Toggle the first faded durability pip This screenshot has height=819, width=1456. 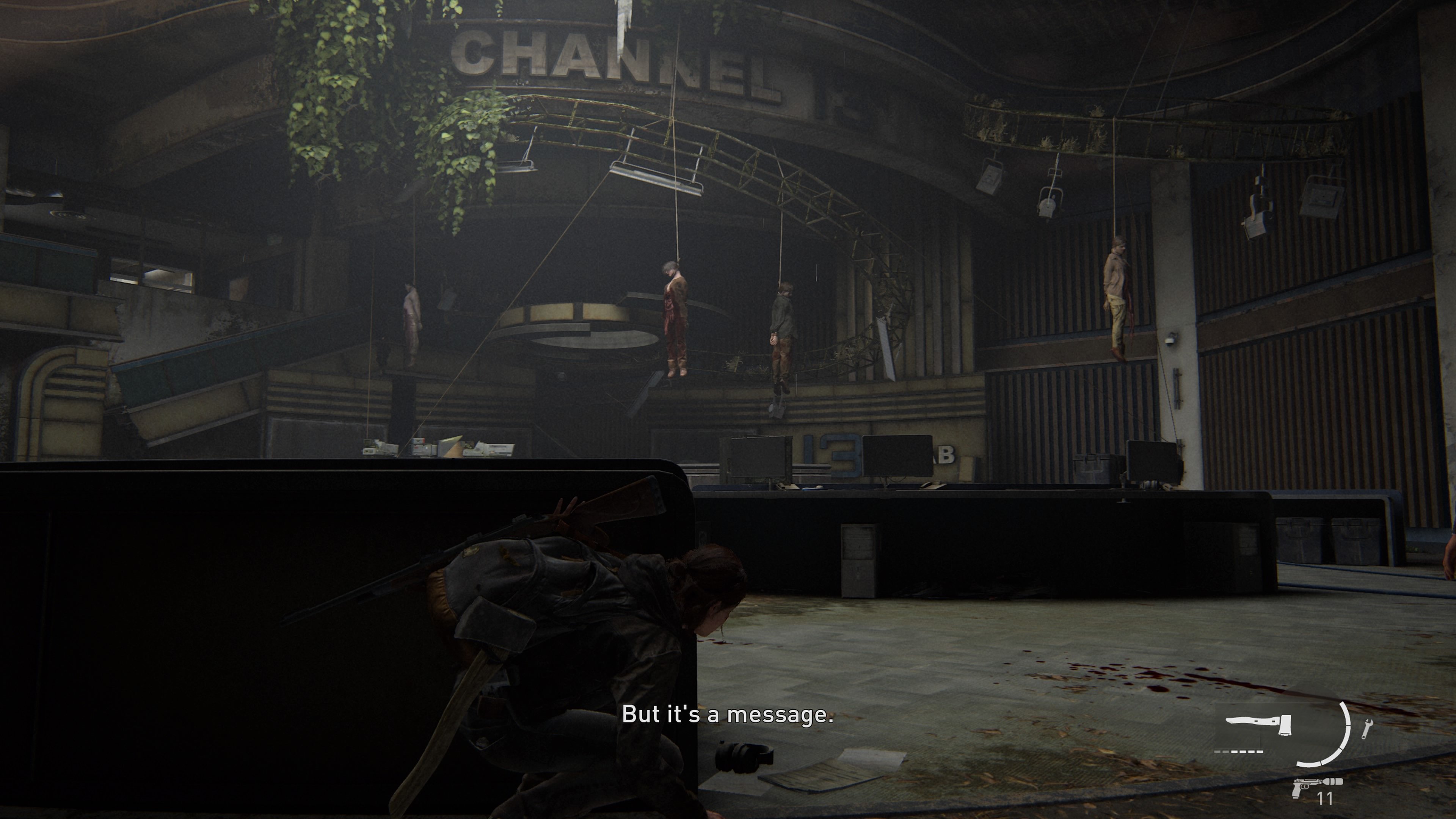tap(1218, 752)
